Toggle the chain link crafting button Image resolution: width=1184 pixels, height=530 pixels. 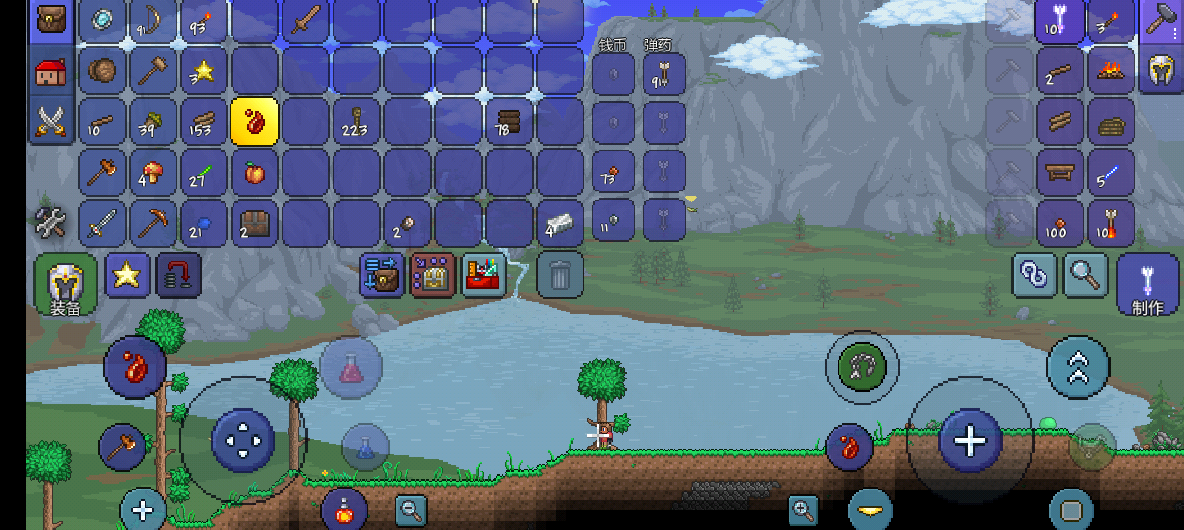tap(1035, 273)
